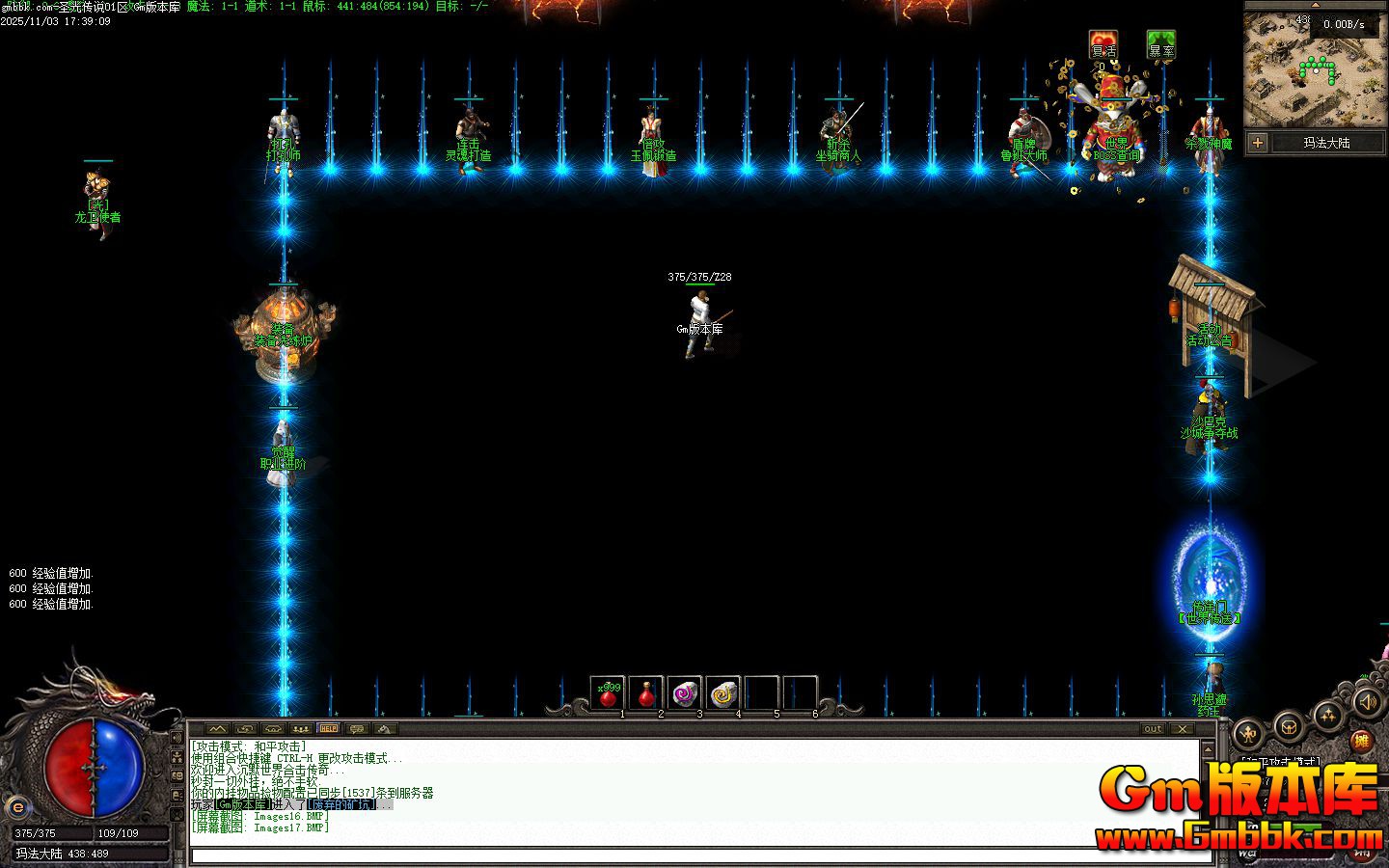Image resolution: width=1389 pixels, height=868 pixels.
Task: Click the 复活 revive button near the top
Action: click(x=1103, y=44)
